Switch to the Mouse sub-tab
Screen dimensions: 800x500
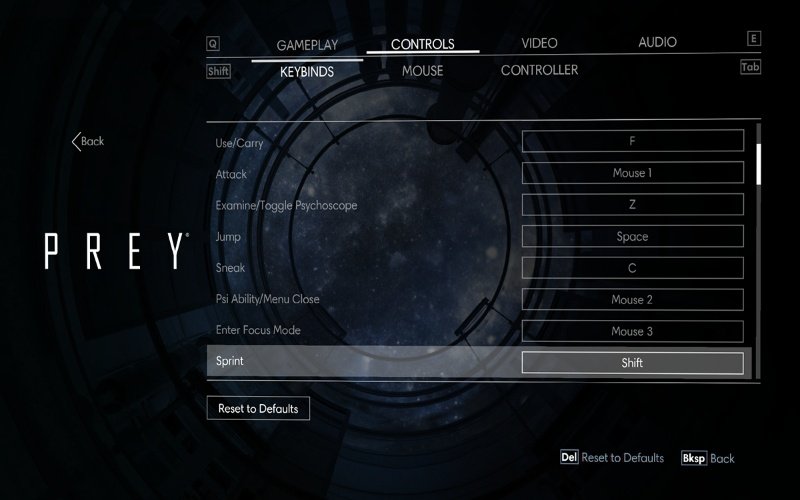422,71
